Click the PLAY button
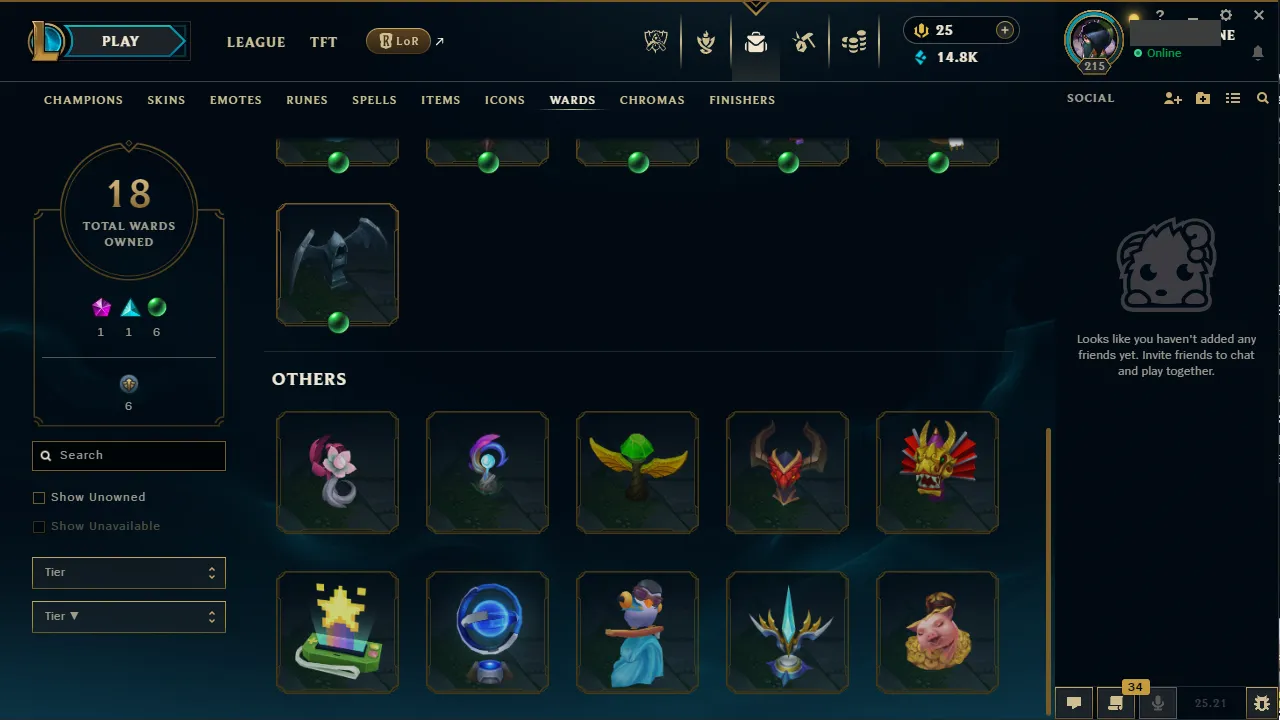This screenshot has width=1280, height=720. click(x=120, y=41)
